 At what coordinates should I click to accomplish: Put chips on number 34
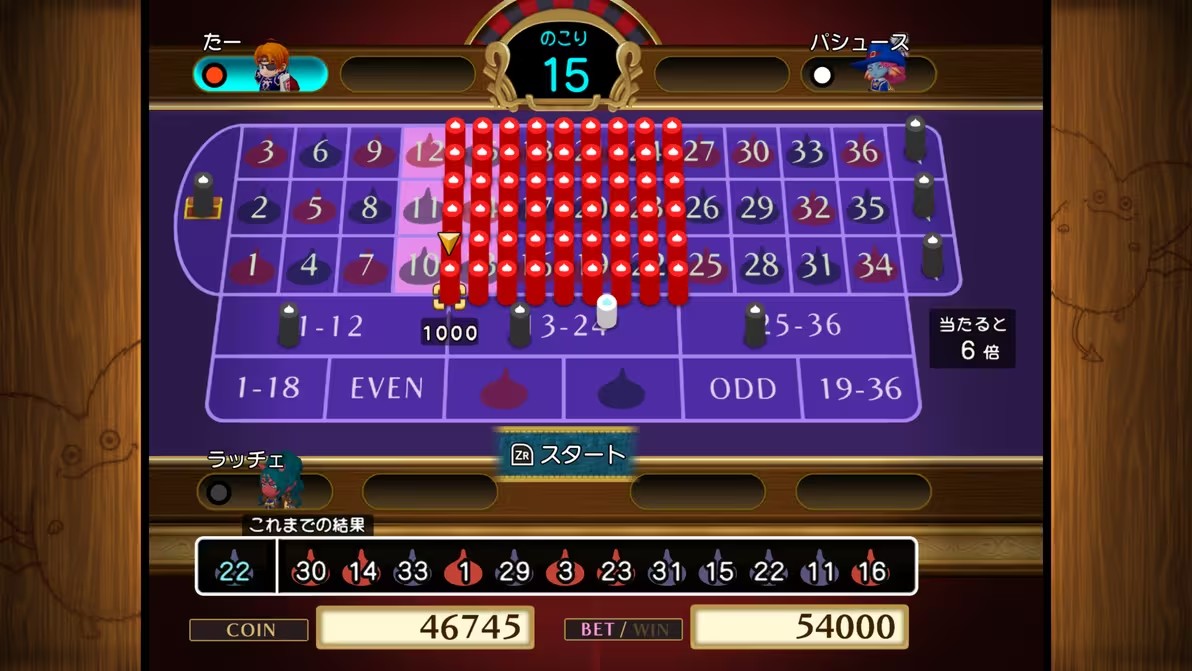click(x=875, y=265)
